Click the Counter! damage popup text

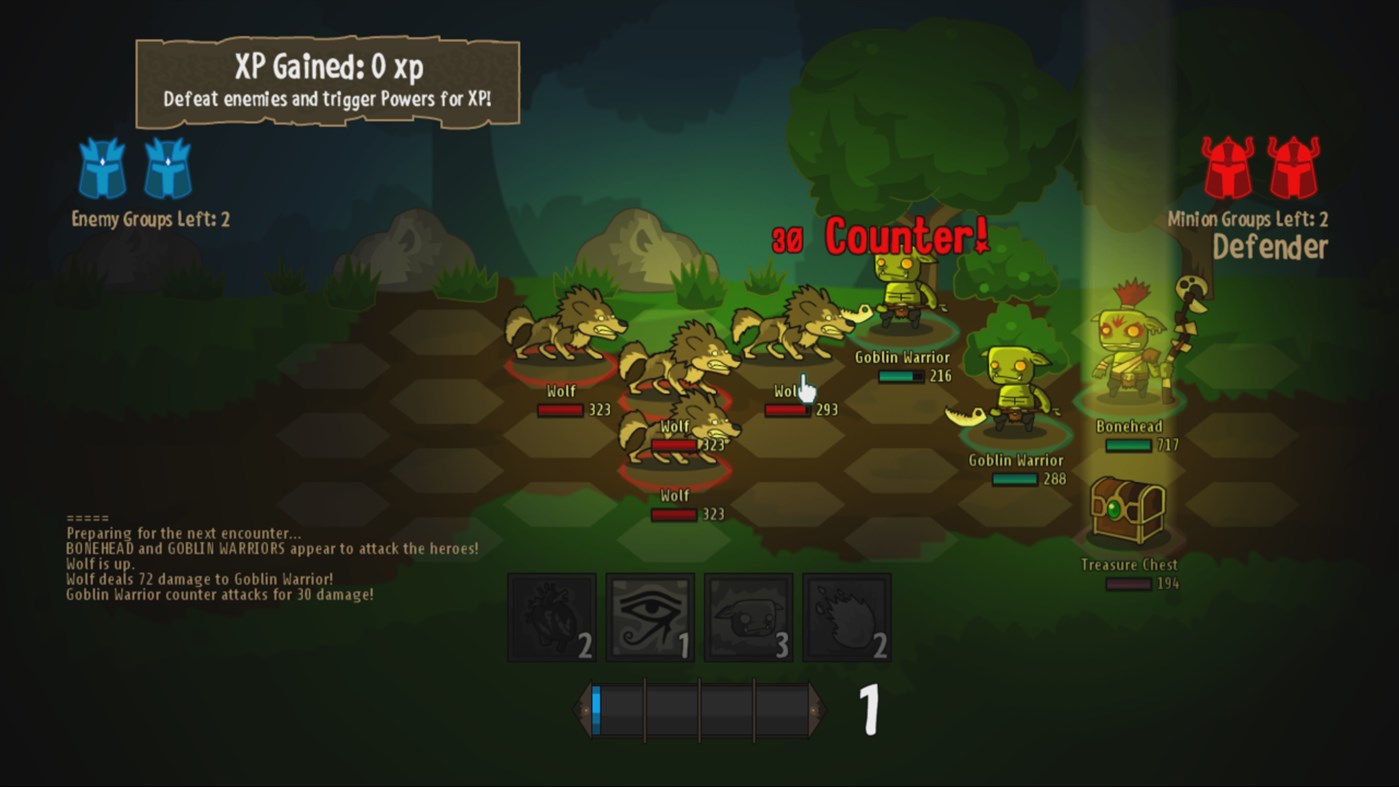click(x=898, y=237)
